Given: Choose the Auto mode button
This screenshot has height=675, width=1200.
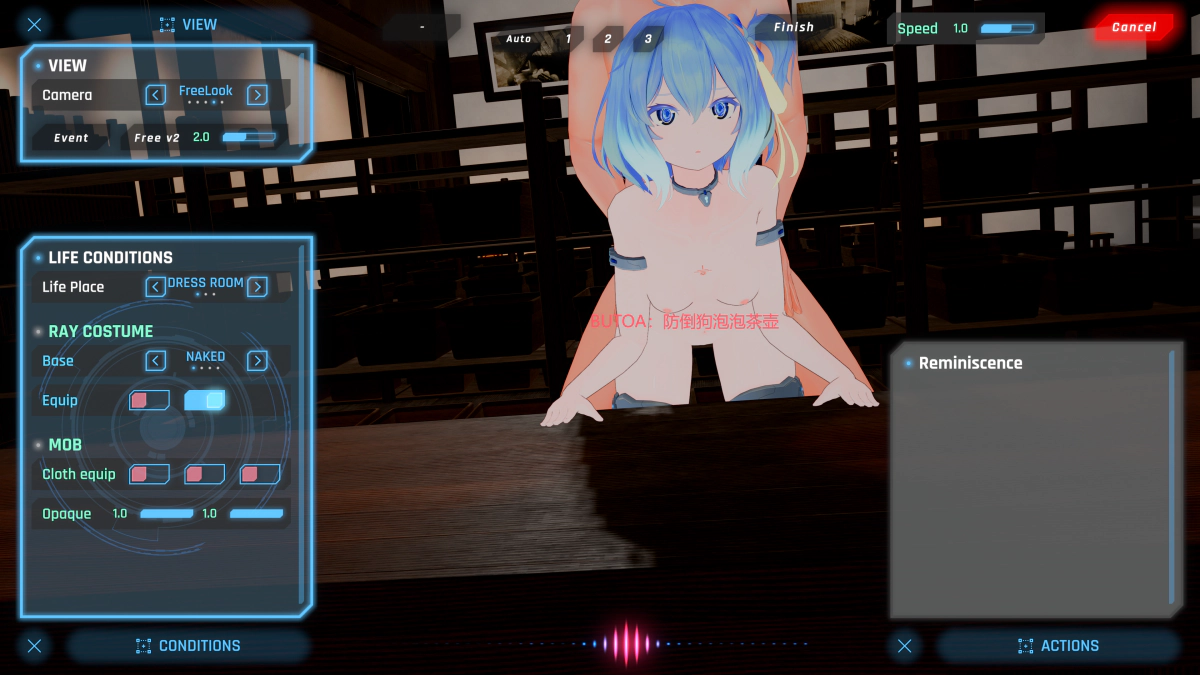Looking at the screenshot, I should (519, 39).
